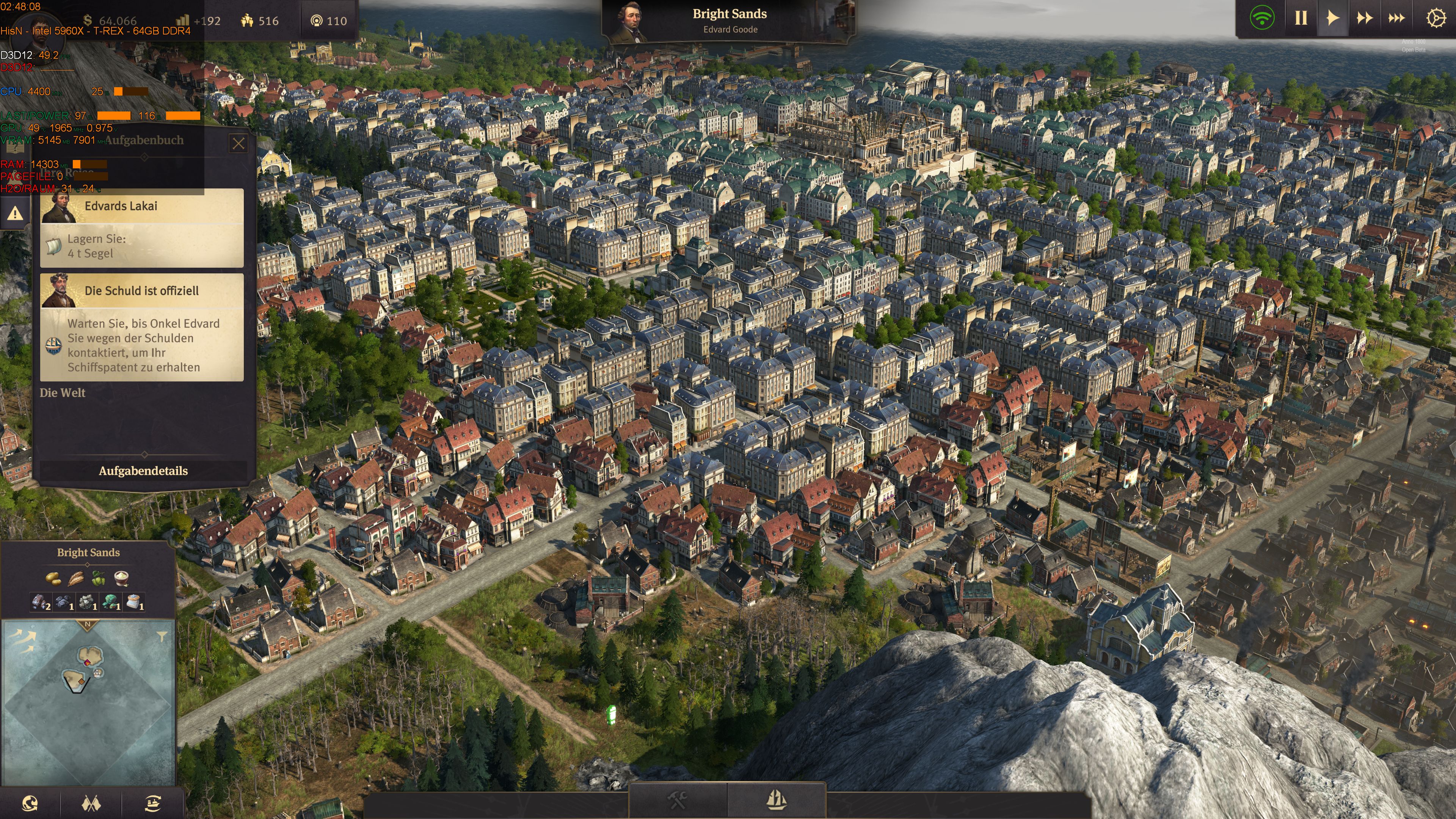The height and width of the screenshot is (819, 1456).
Task: Open the ship trade routes menu
Action: (x=152, y=803)
